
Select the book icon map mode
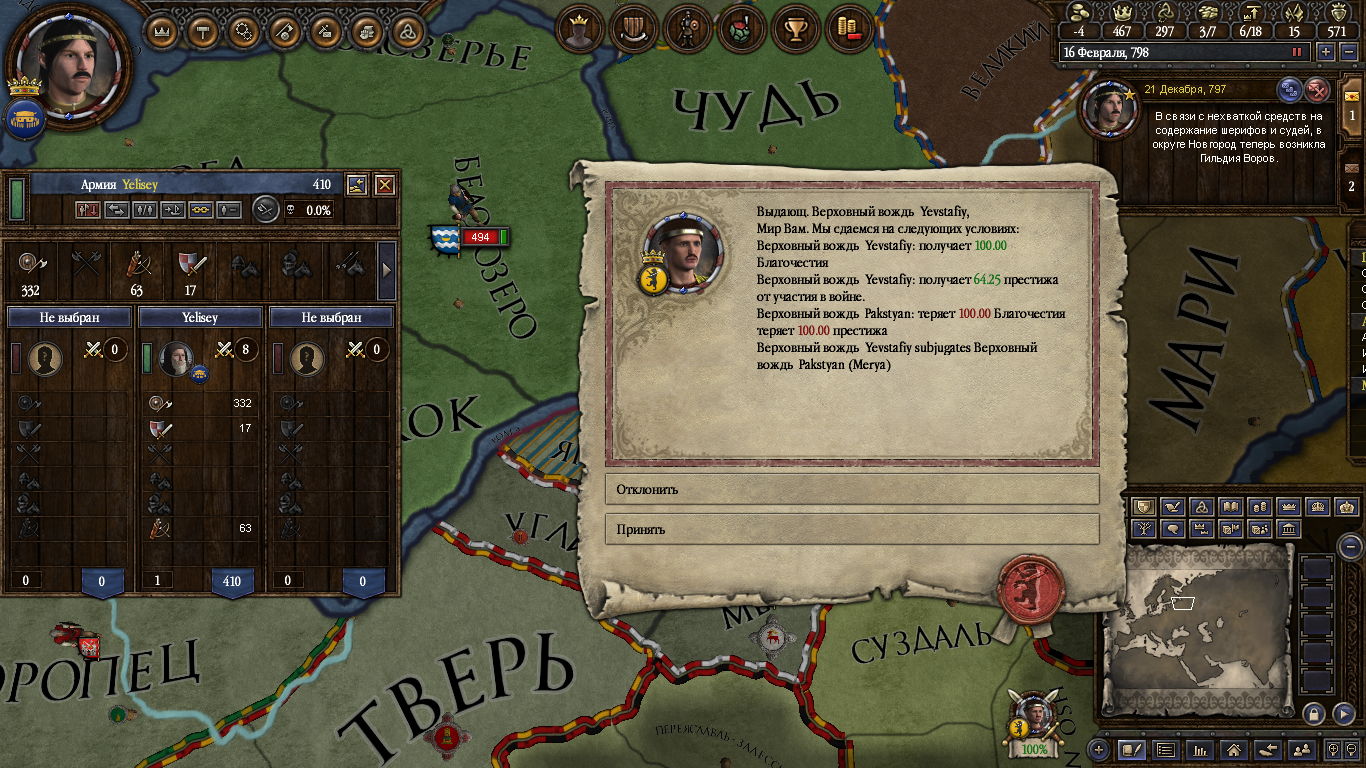pos(1232,507)
